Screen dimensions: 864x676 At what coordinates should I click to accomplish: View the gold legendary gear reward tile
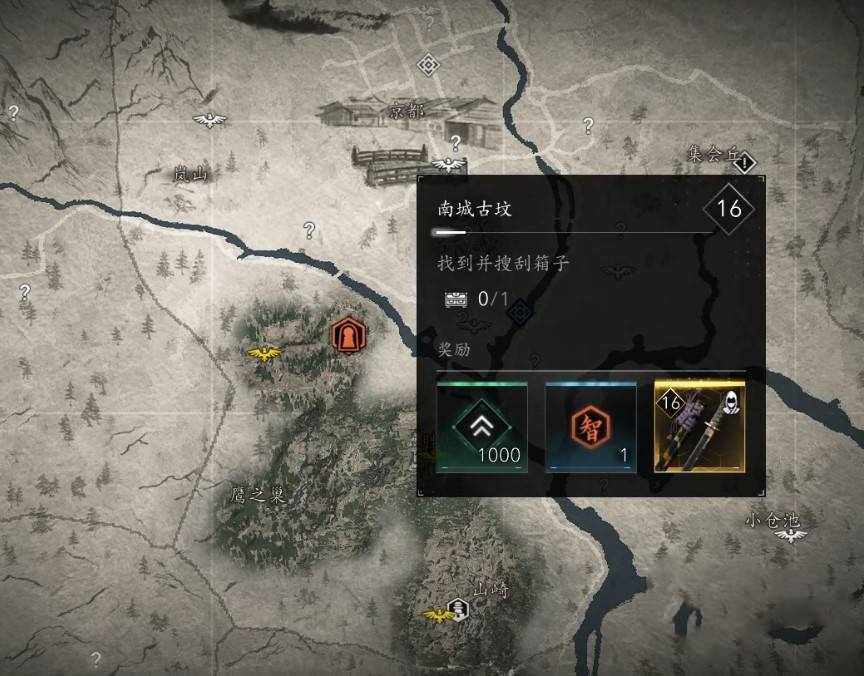coord(699,427)
